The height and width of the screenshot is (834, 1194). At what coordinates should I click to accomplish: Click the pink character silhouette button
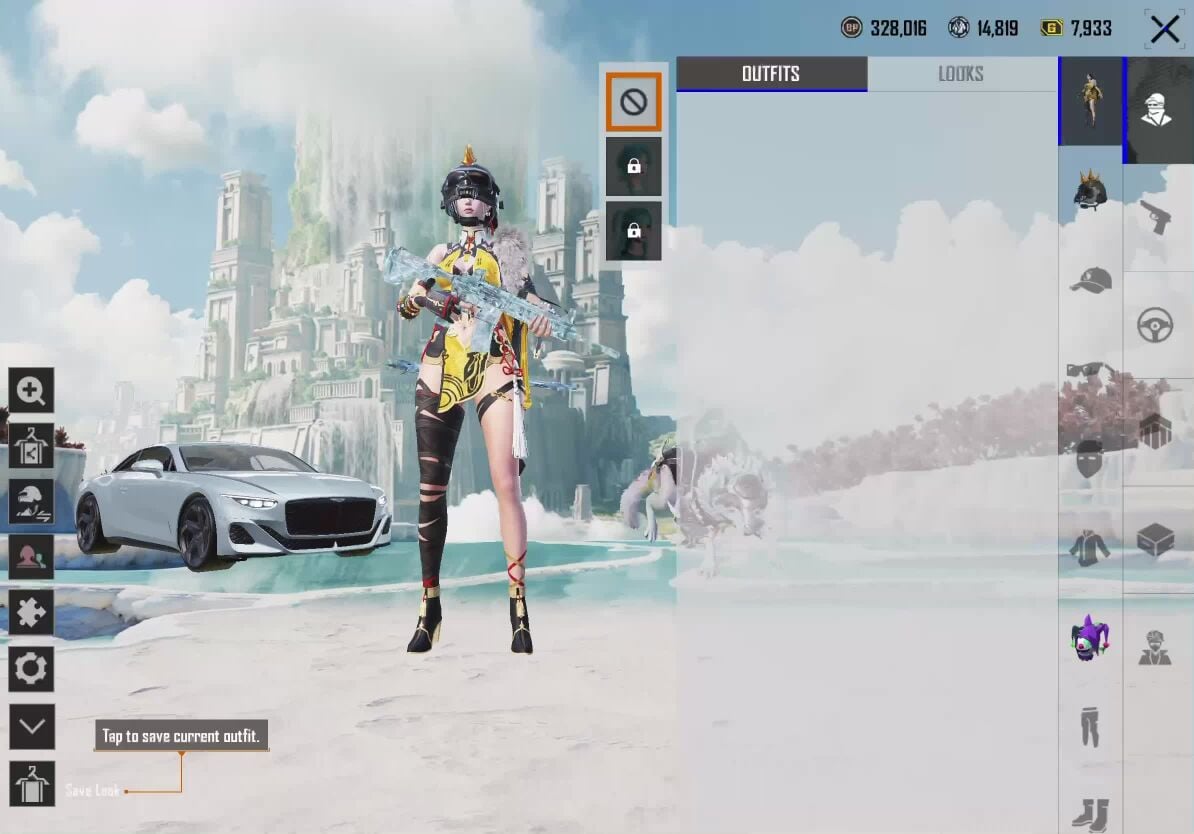pos(31,557)
